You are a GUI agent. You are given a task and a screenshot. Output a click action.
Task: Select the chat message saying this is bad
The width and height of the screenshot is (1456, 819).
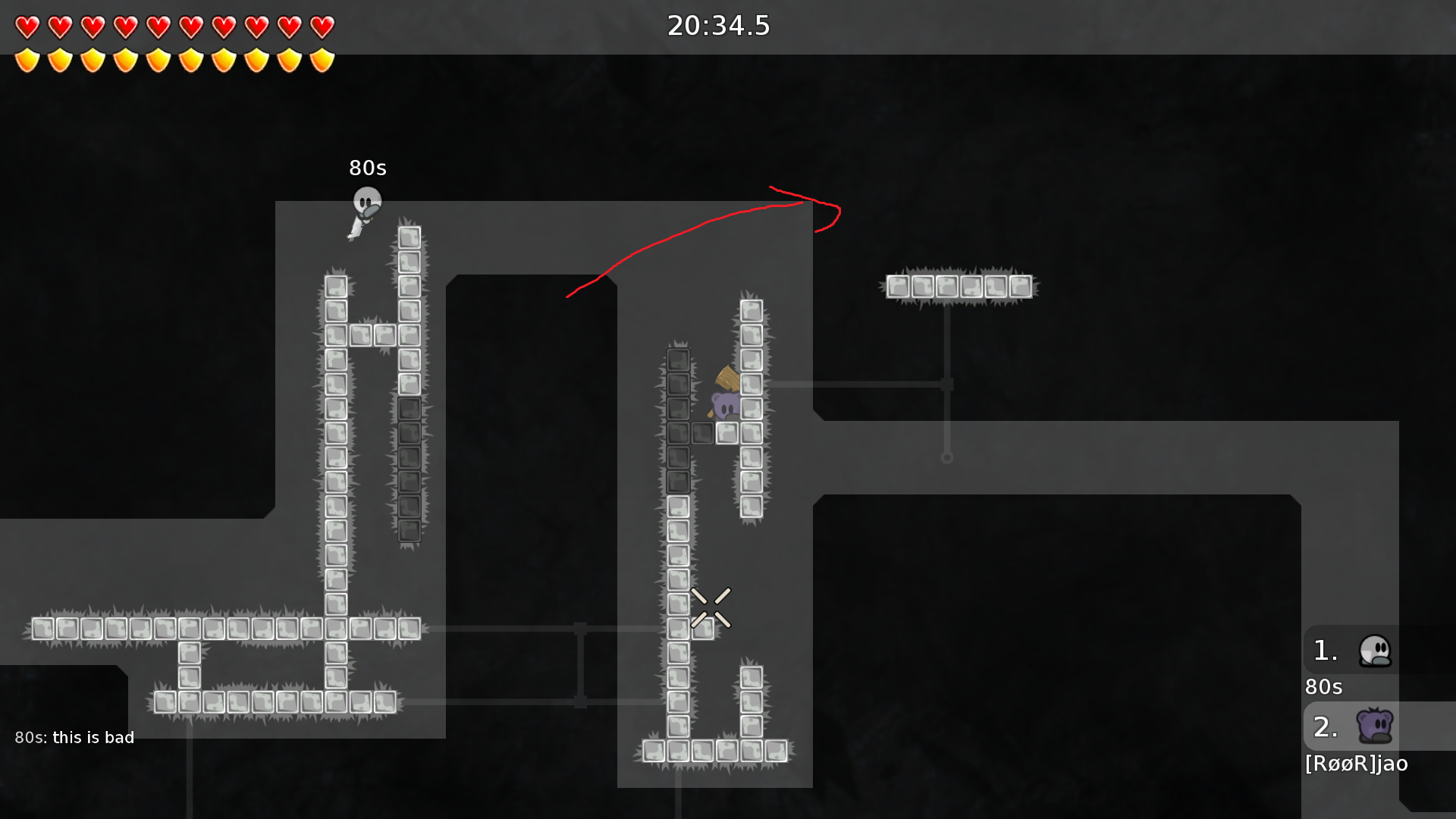(75, 736)
